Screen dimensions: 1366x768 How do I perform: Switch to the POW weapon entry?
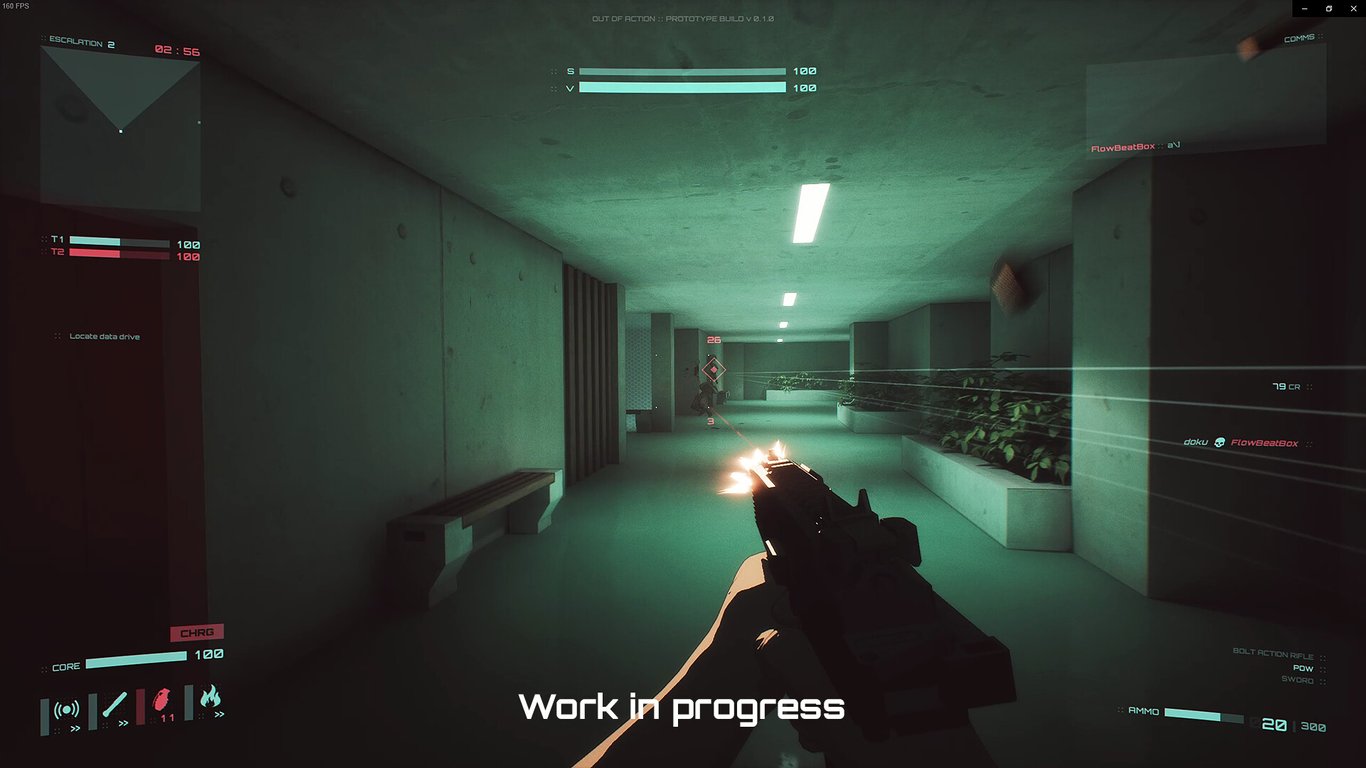[x=1303, y=667]
